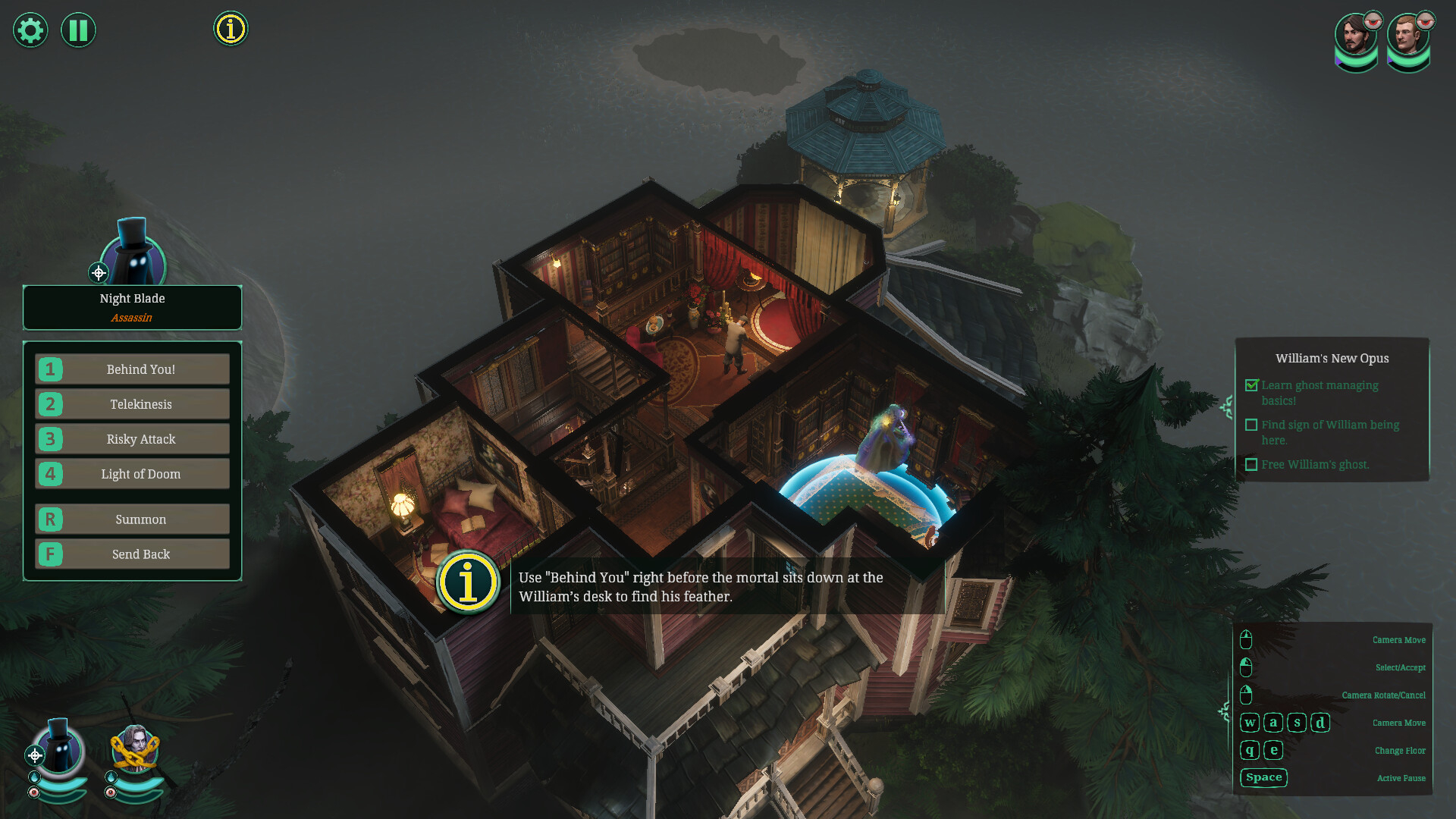This screenshot has height=819, width=1456.
Task: Select the Risky Attack ability
Action: [133, 439]
